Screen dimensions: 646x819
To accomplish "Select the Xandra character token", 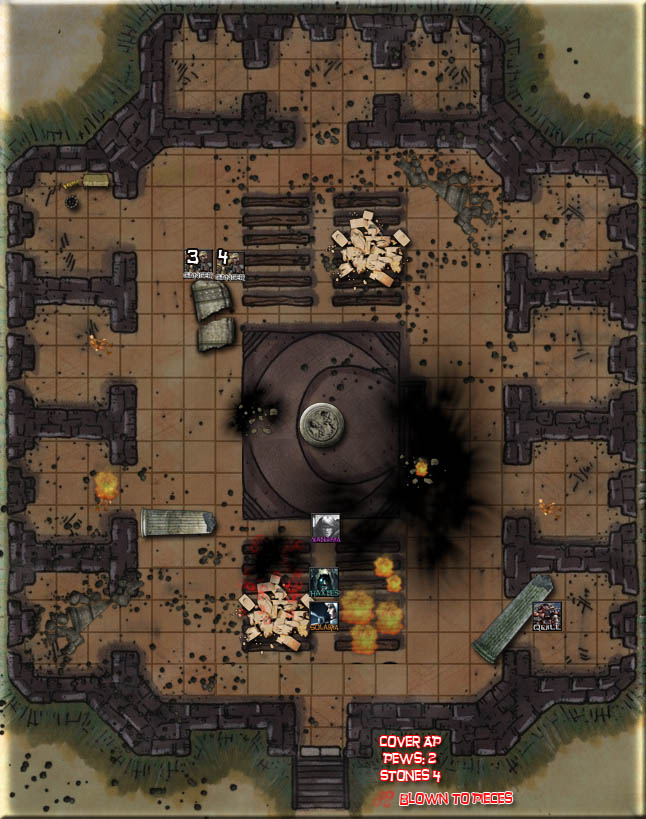I will 325,527.
